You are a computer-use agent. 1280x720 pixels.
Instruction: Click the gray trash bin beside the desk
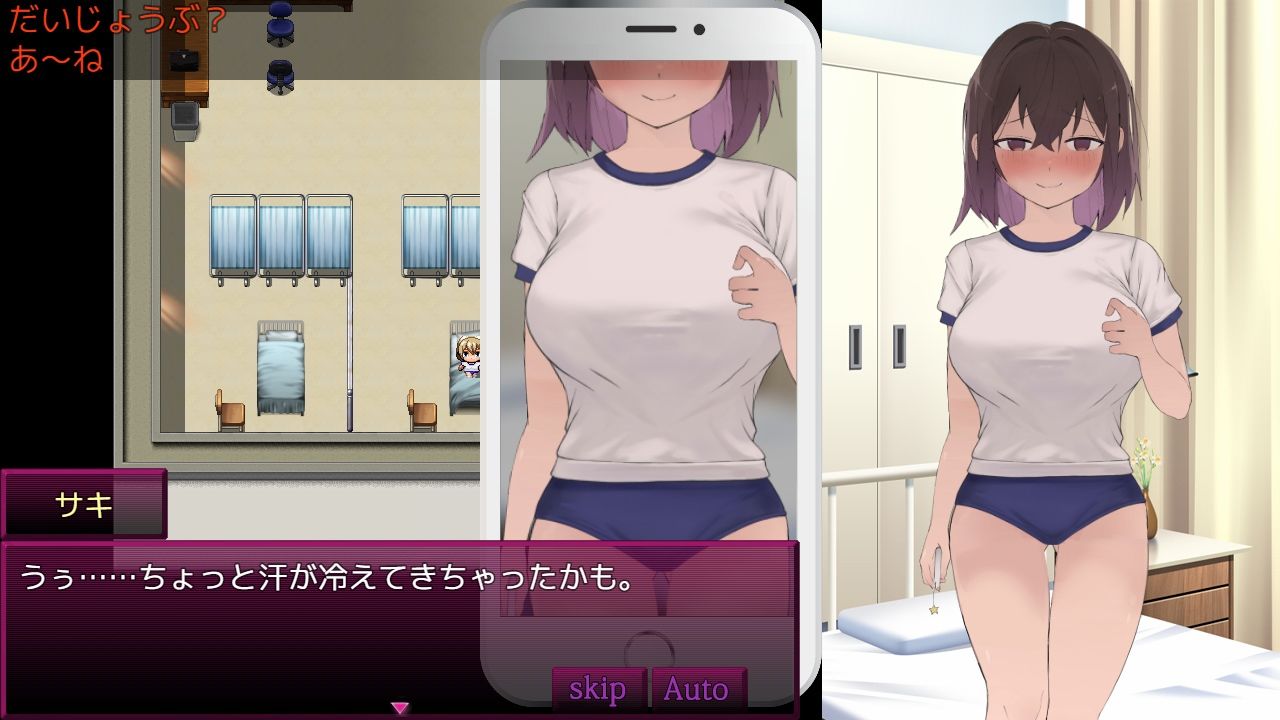184,119
